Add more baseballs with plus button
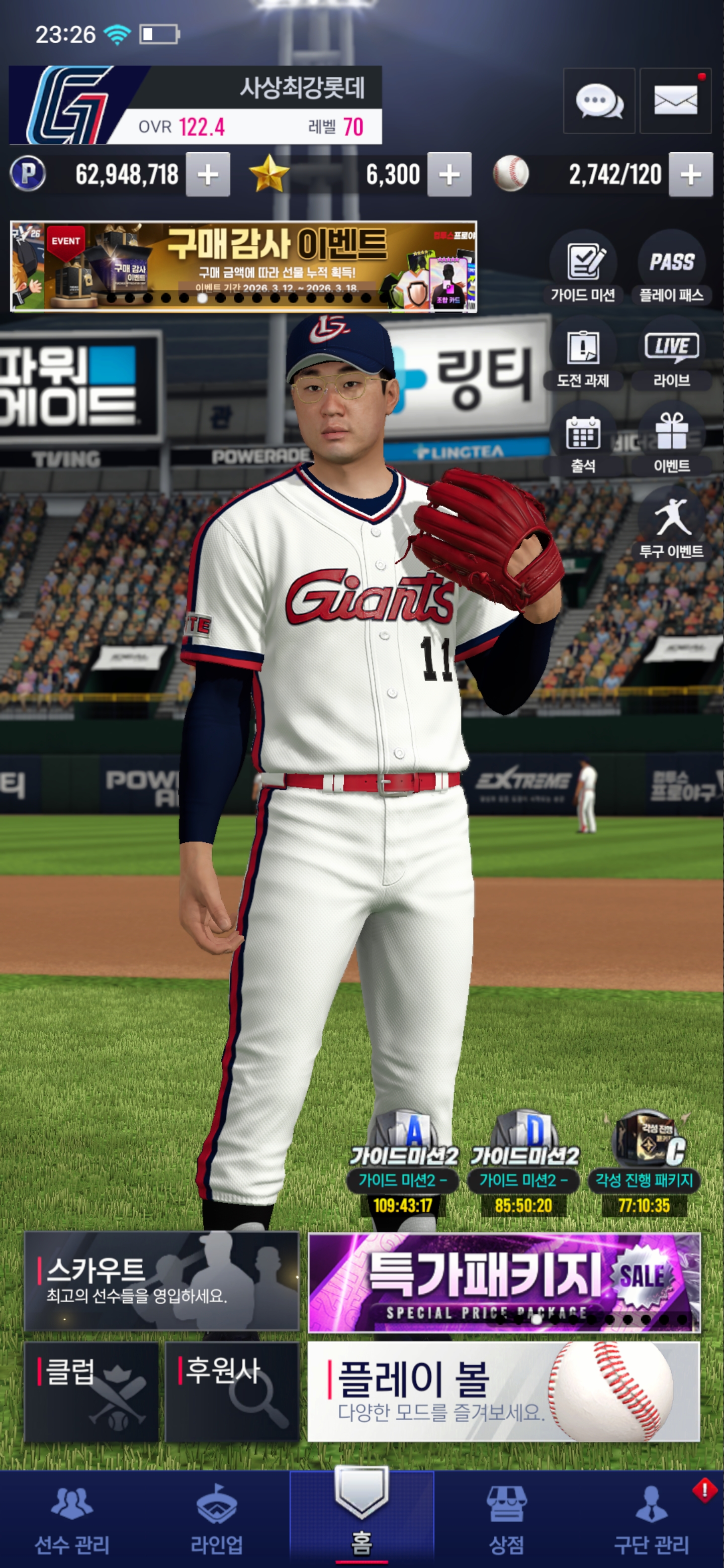The image size is (724, 1568). point(690,175)
